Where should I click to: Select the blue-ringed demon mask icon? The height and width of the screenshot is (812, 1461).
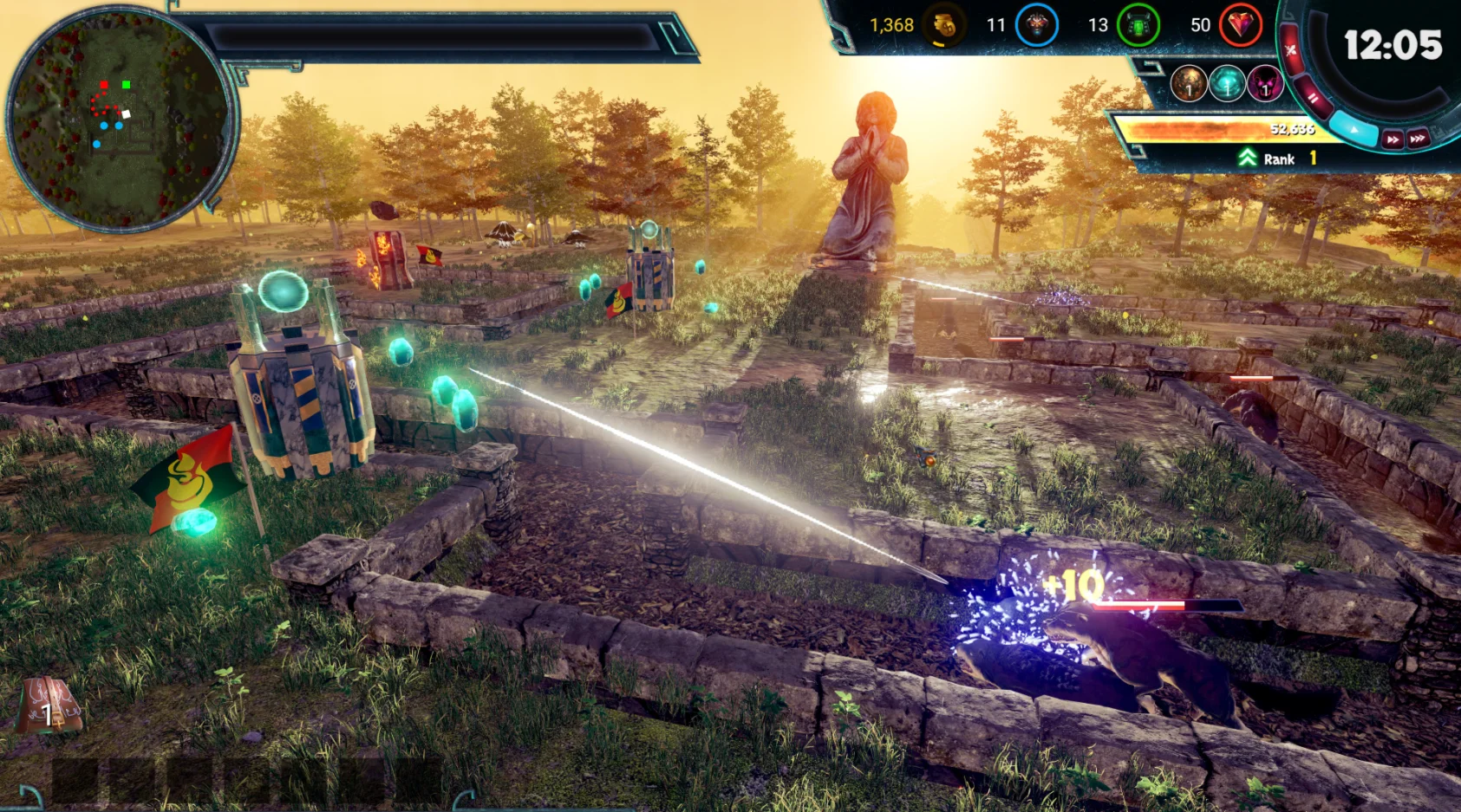point(1036,25)
